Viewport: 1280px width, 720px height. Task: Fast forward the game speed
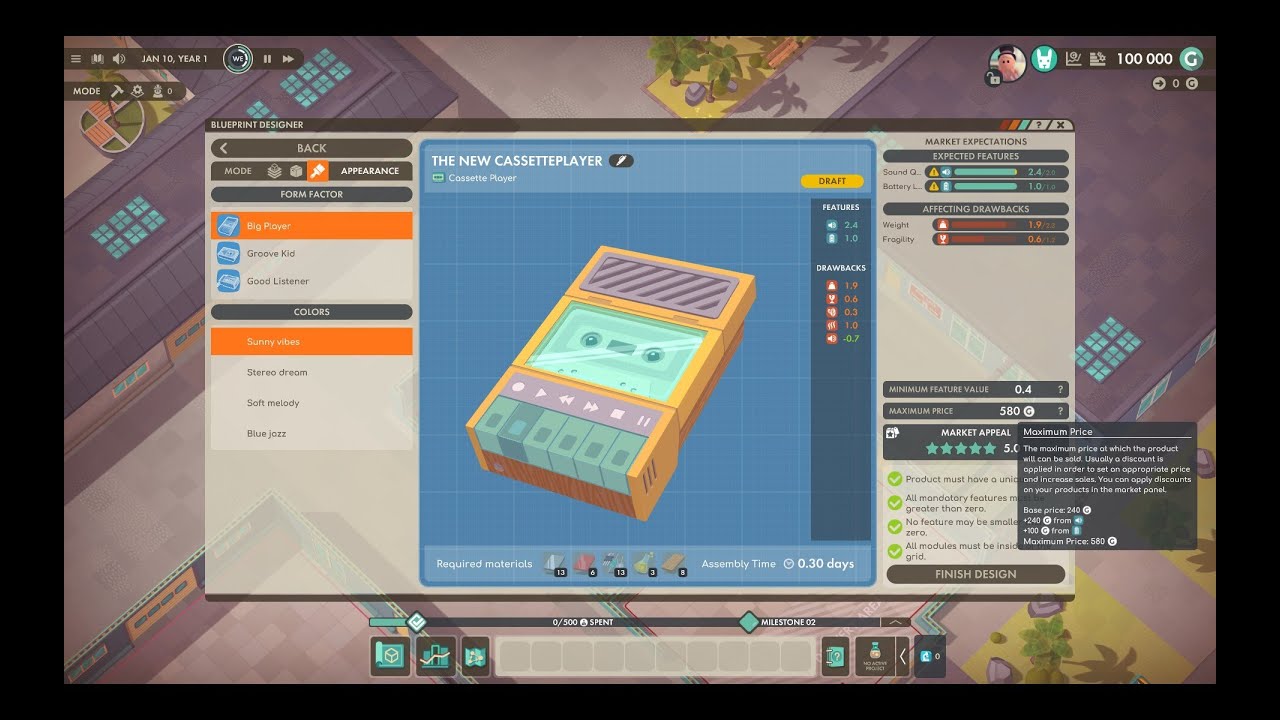[x=288, y=59]
